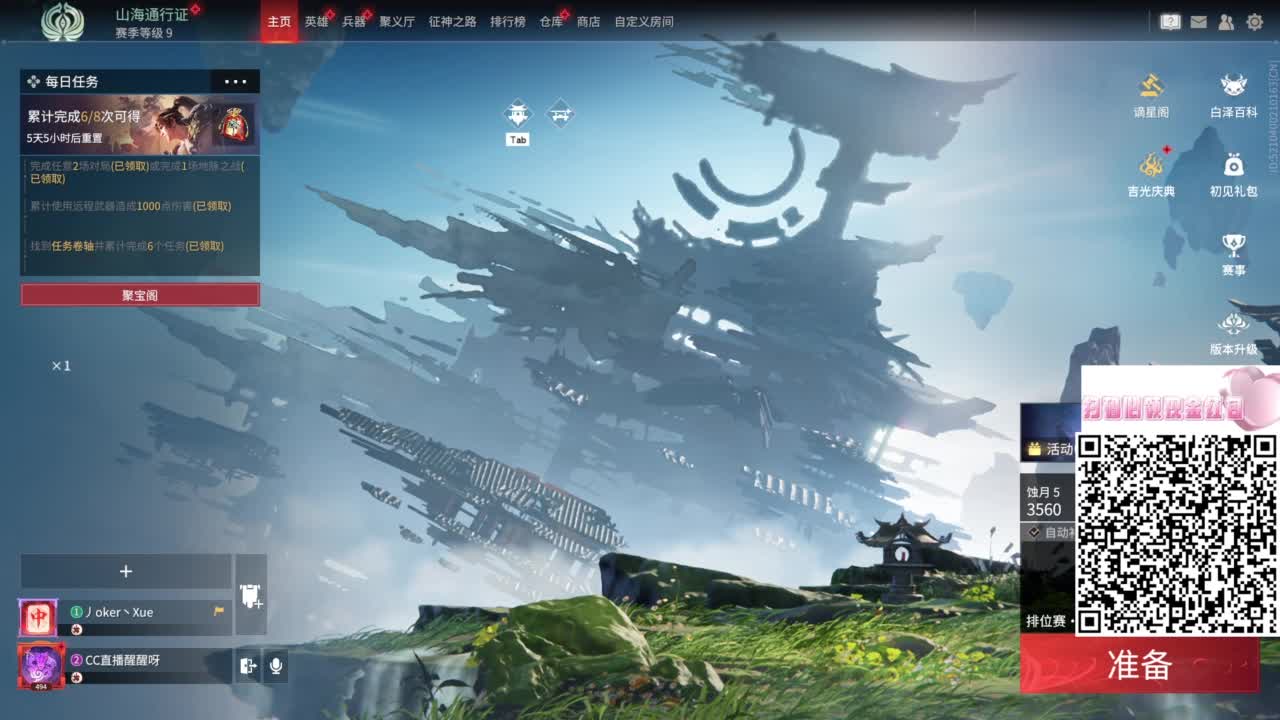The width and height of the screenshot is (1280, 720).
Task: Open 聚宝阁 from the daily tasks panel
Action: 139,294
